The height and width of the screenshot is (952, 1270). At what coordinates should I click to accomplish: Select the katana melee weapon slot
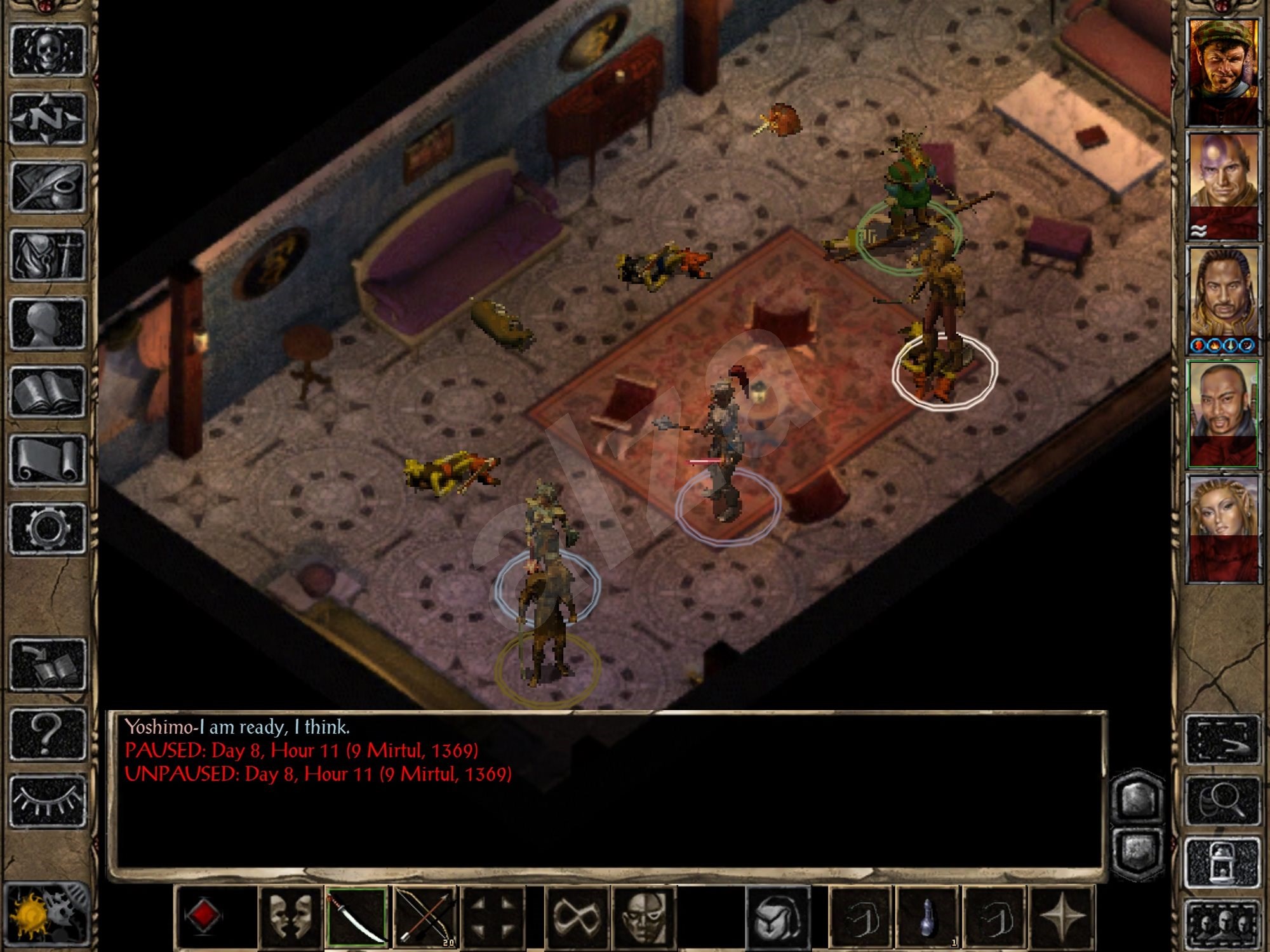click(359, 920)
